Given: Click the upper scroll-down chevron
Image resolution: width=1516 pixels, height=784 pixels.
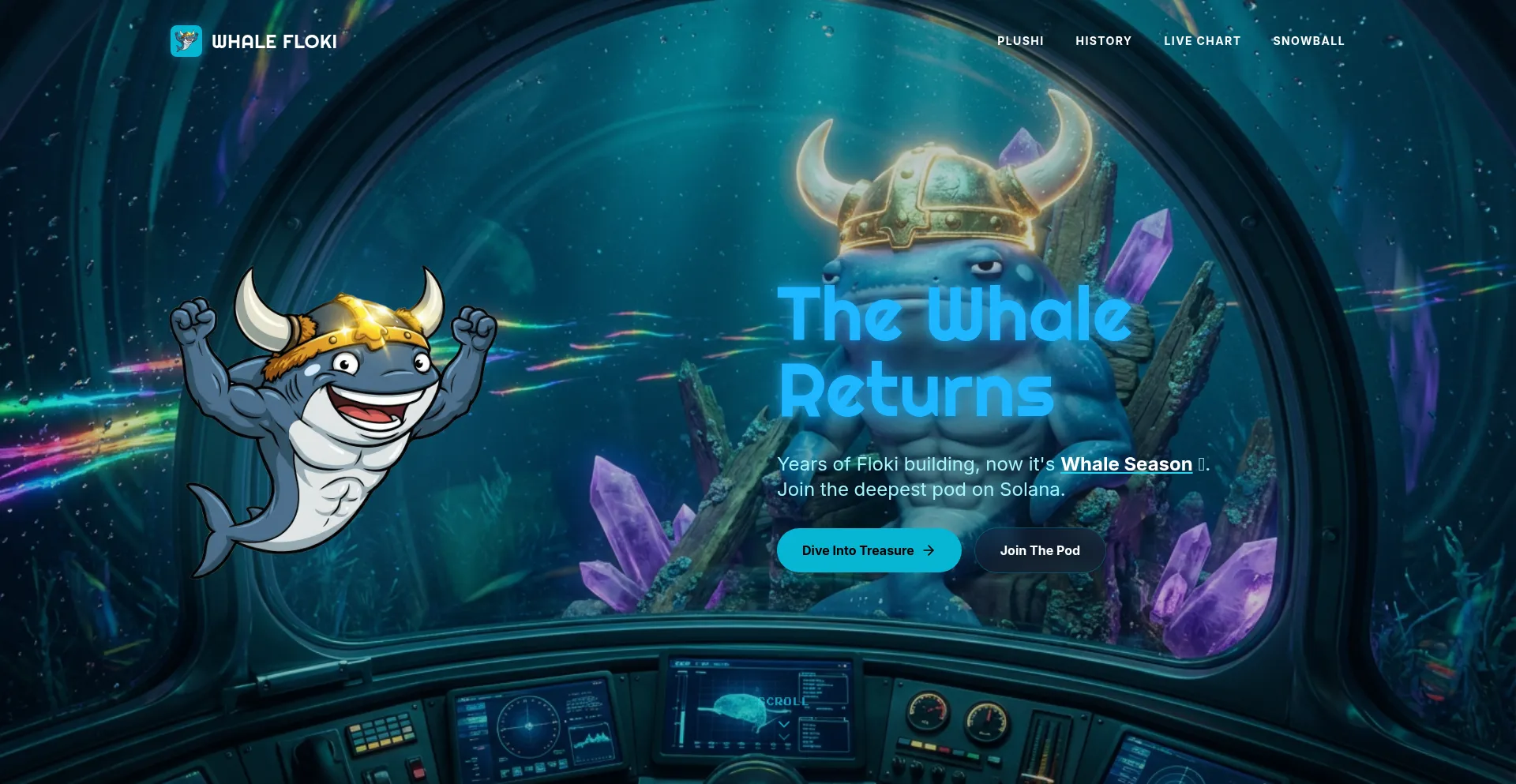Looking at the screenshot, I should click(784, 726).
